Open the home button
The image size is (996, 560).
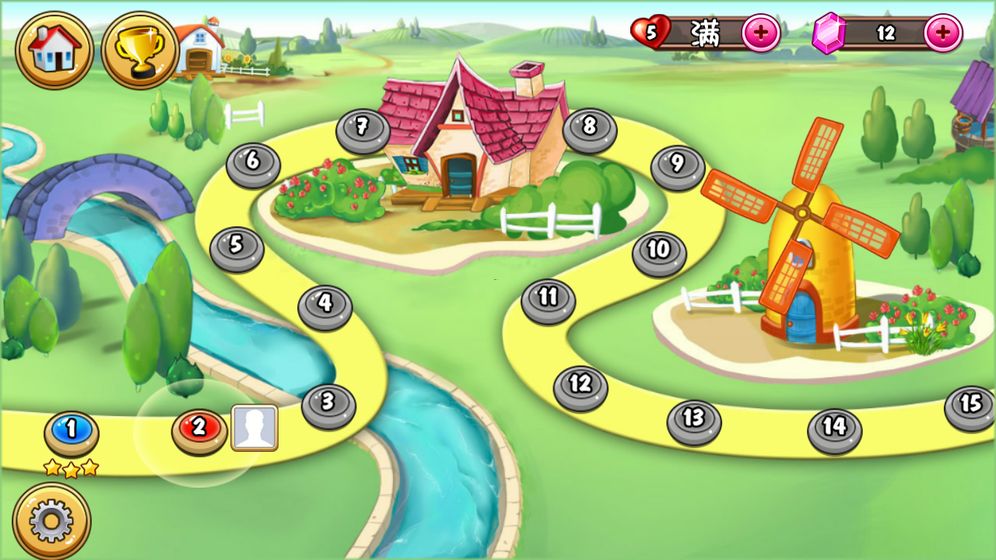54,50
